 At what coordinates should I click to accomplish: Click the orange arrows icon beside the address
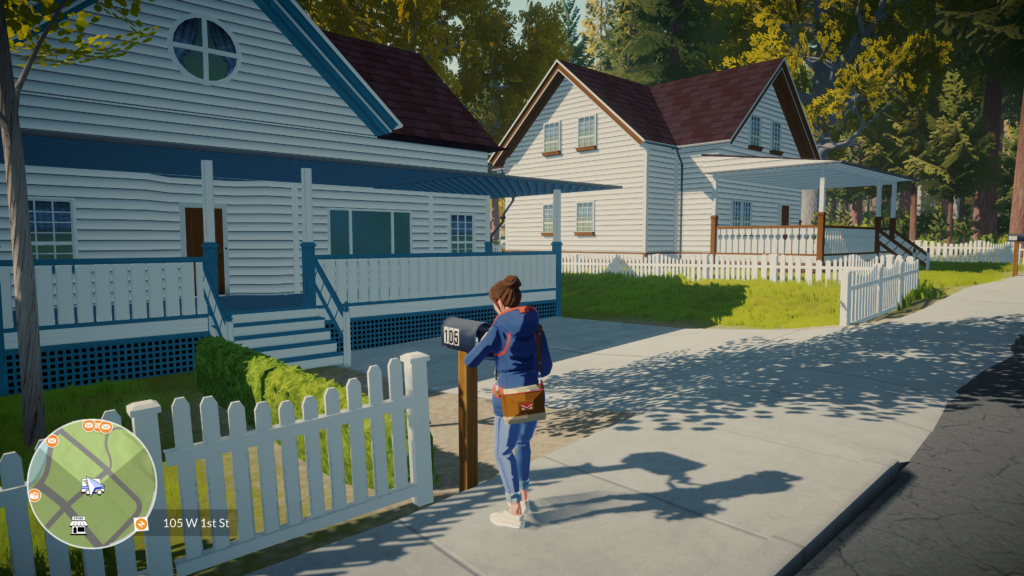[141, 523]
